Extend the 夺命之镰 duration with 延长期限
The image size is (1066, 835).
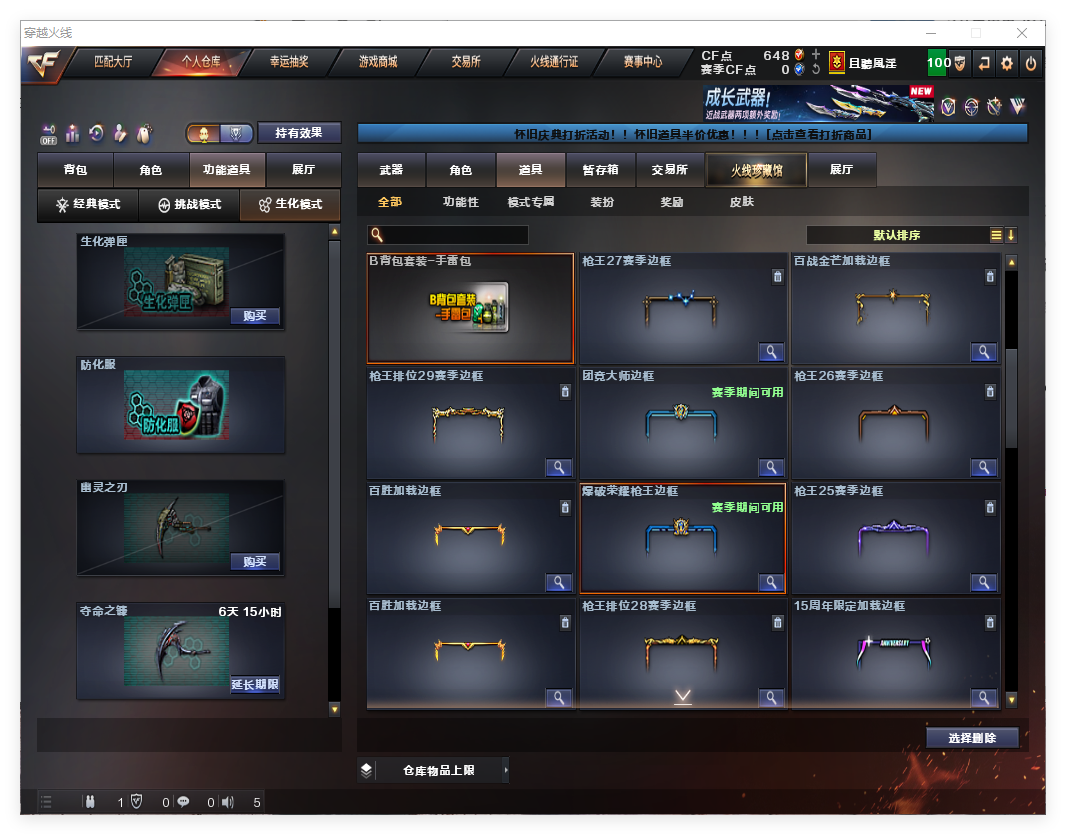tap(254, 685)
